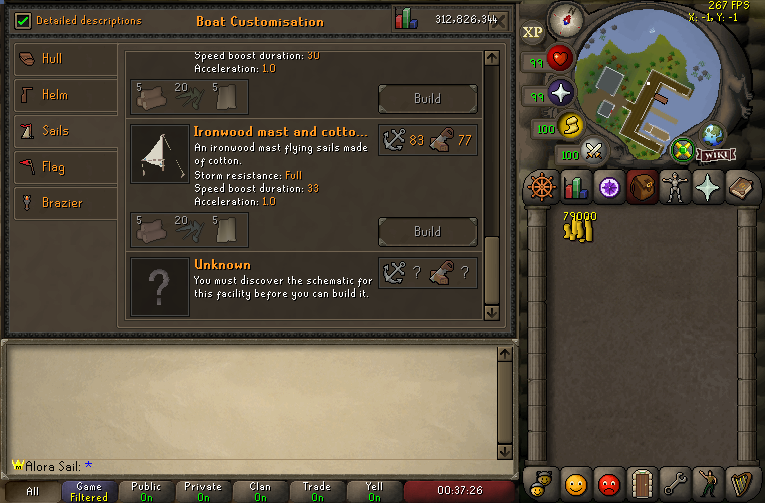Build the Ironwood mast and cotton sails

tap(427, 231)
